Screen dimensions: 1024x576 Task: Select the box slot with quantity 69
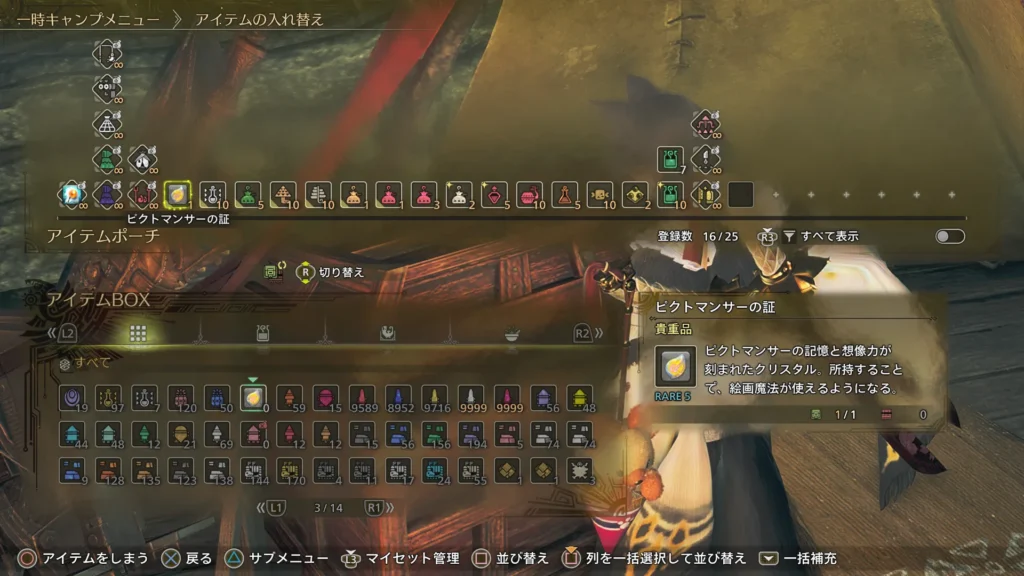pos(216,434)
